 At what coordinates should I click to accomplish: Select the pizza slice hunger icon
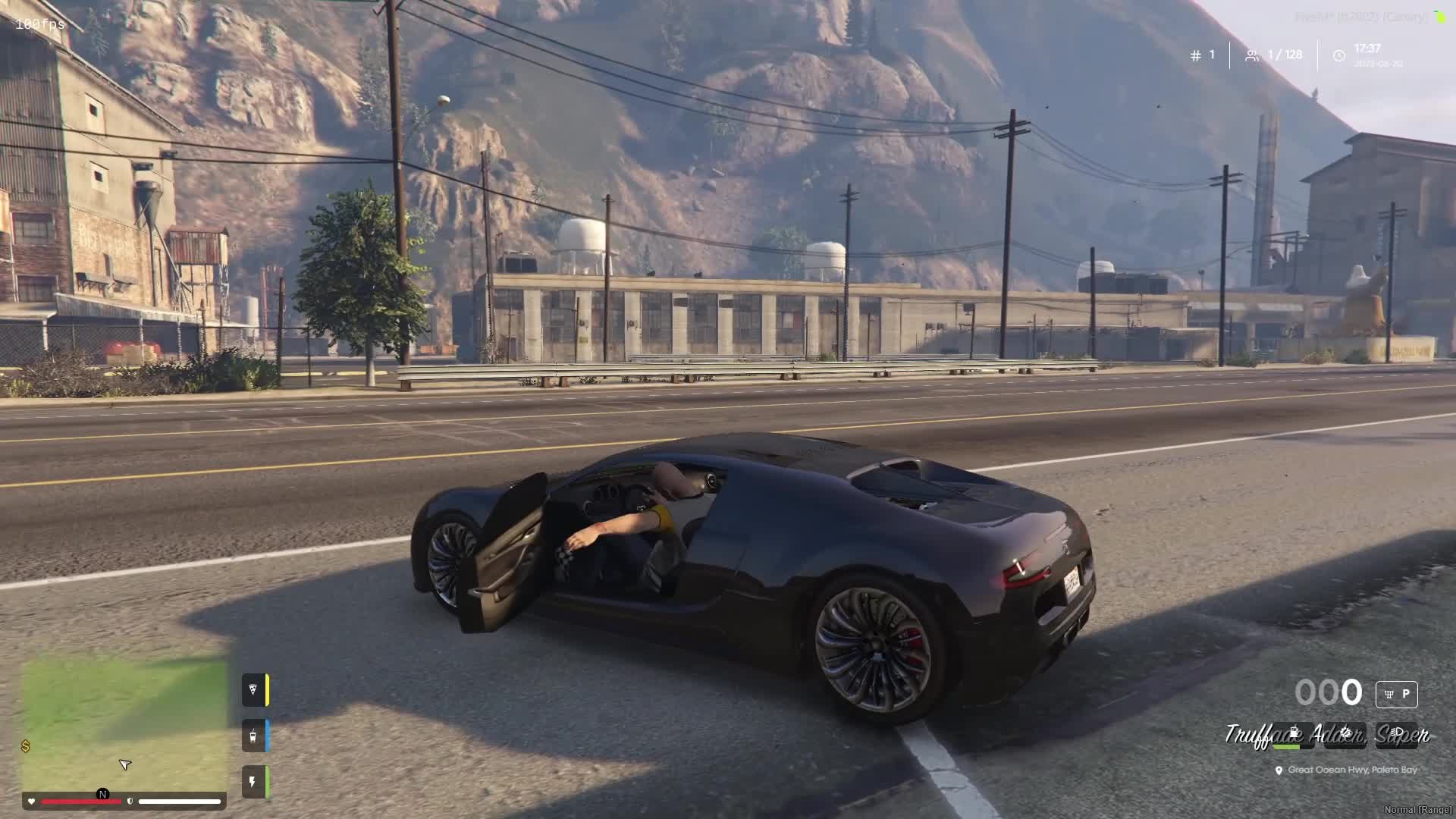point(253,689)
